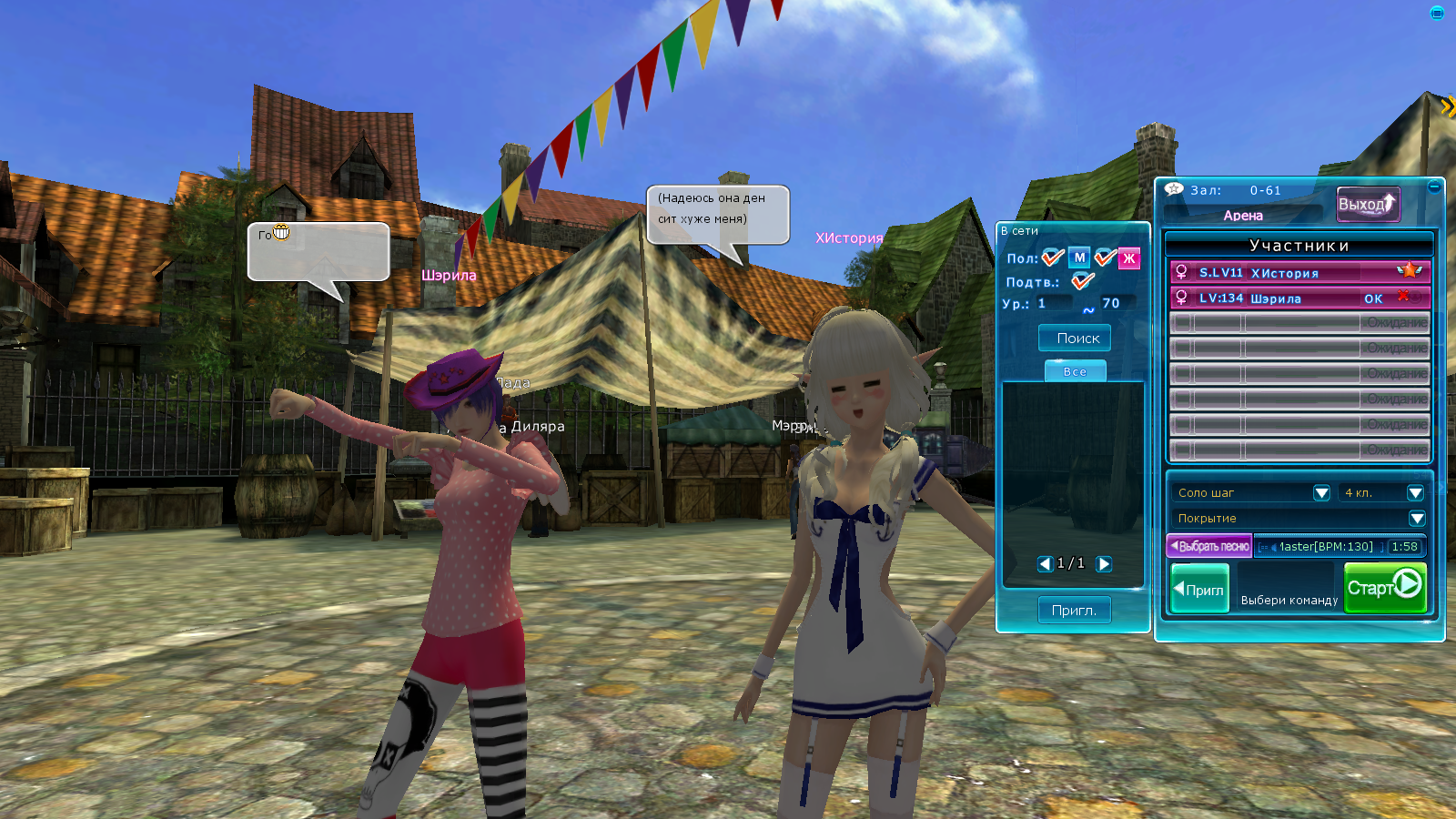The image size is (1456, 819).
Task: Click the minimum level field showing 1
Action: click(1054, 304)
